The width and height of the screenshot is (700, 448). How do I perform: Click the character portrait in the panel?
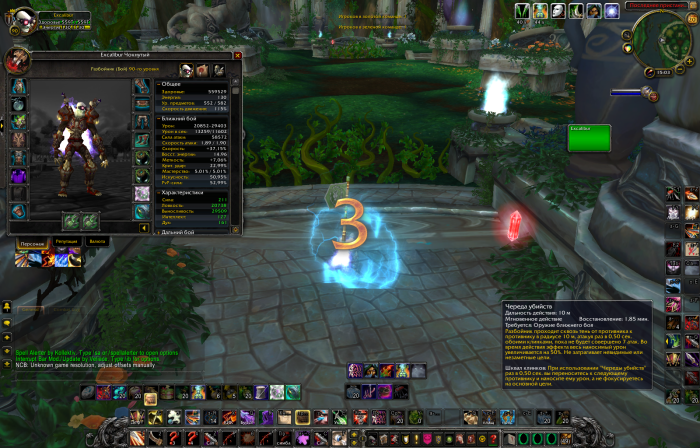pyautogui.click(x=18, y=60)
